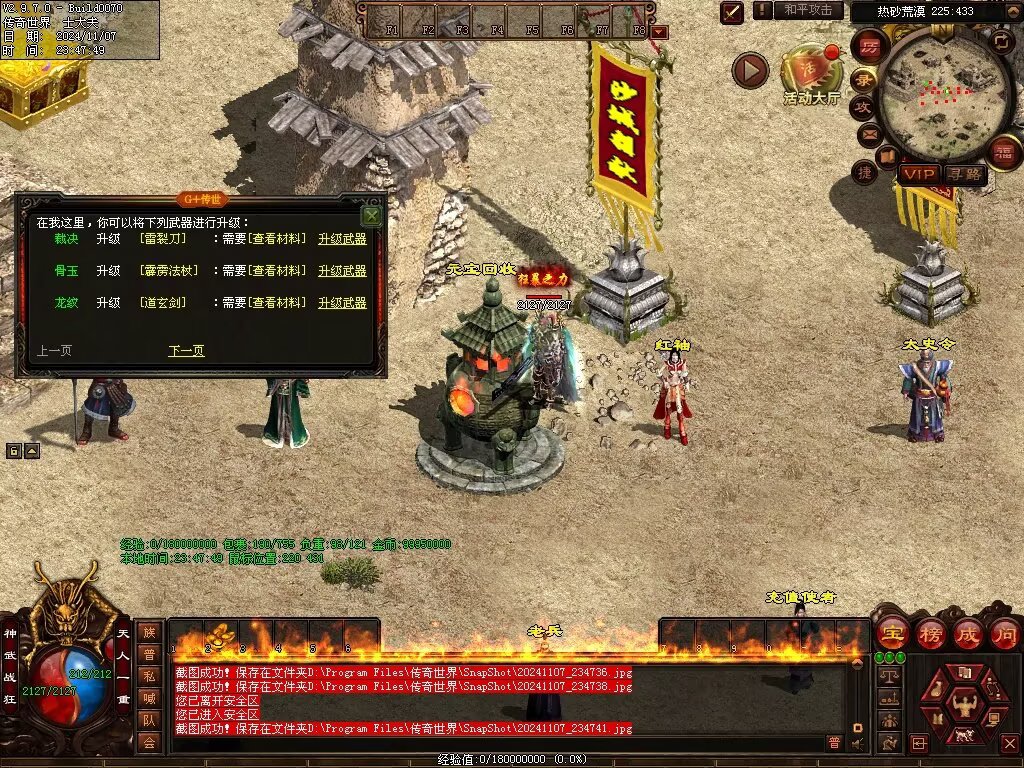1024x768 pixels.
Task: Click the round play arrow button
Action: pos(750,70)
